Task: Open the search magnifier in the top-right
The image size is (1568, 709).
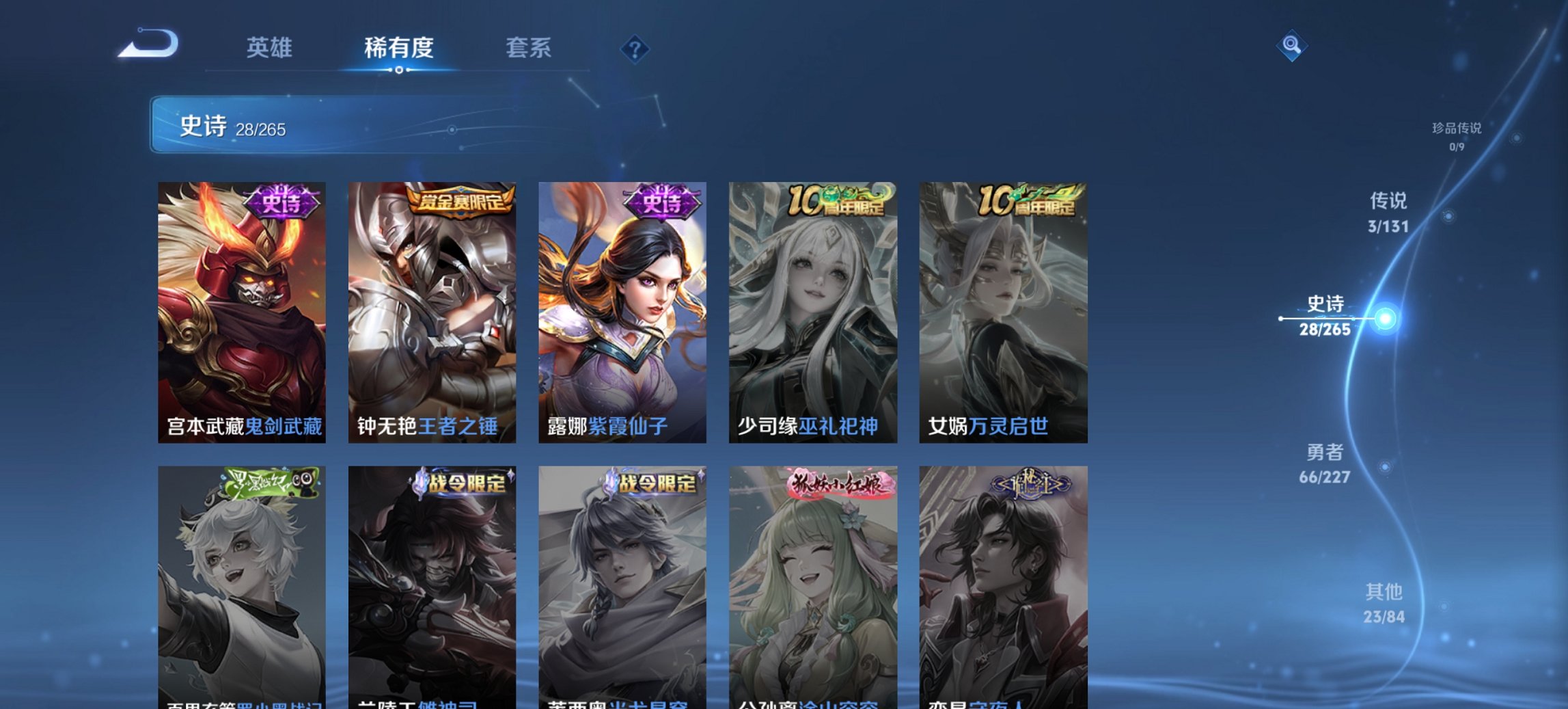Action: [x=1290, y=46]
